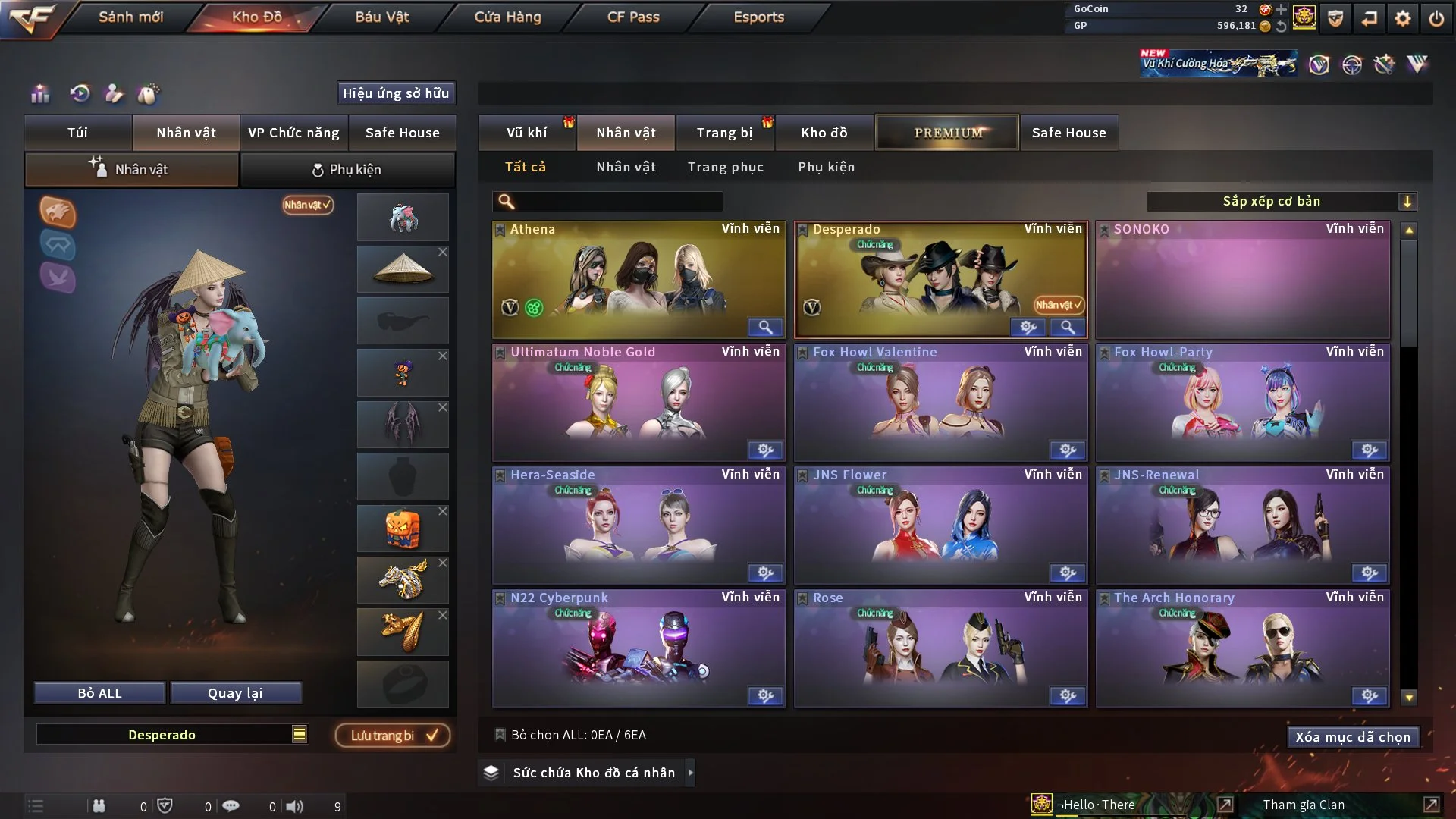Select the Athena character card
Screen dimensions: 1456x819
pyautogui.click(x=638, y=279)
